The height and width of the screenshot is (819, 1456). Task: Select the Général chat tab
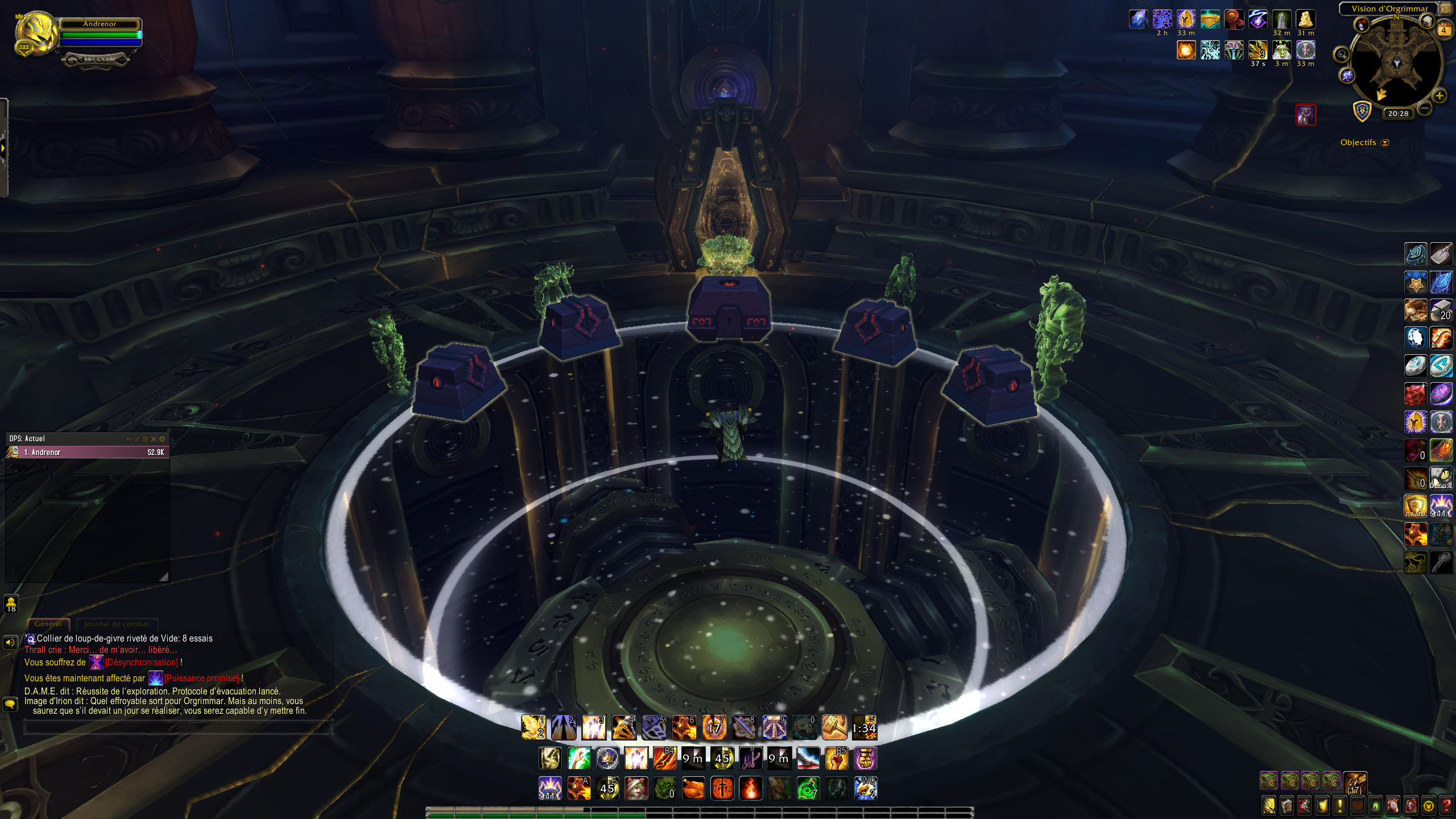pos(48,624)
